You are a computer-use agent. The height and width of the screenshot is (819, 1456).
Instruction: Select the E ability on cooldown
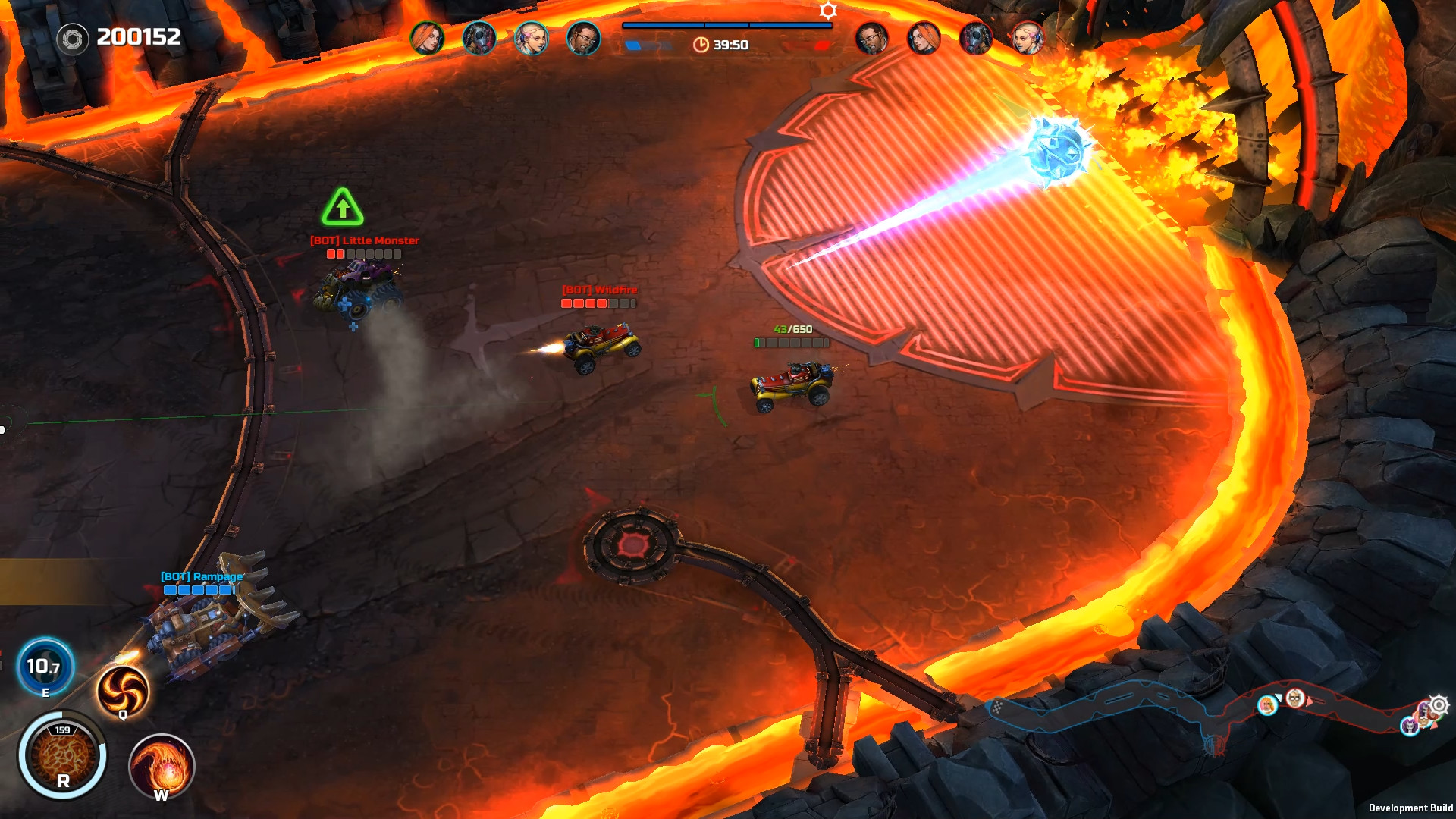[x=45, y=667]
